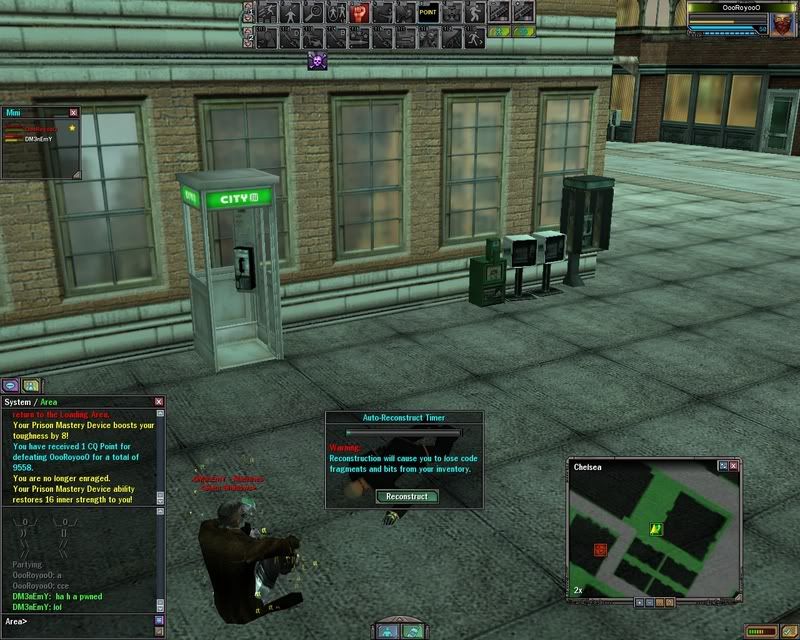The height and width of the screenshot is (640, 800).
Task: Activate the red fist ability in the hotbar
Action: tap(359, 13)
